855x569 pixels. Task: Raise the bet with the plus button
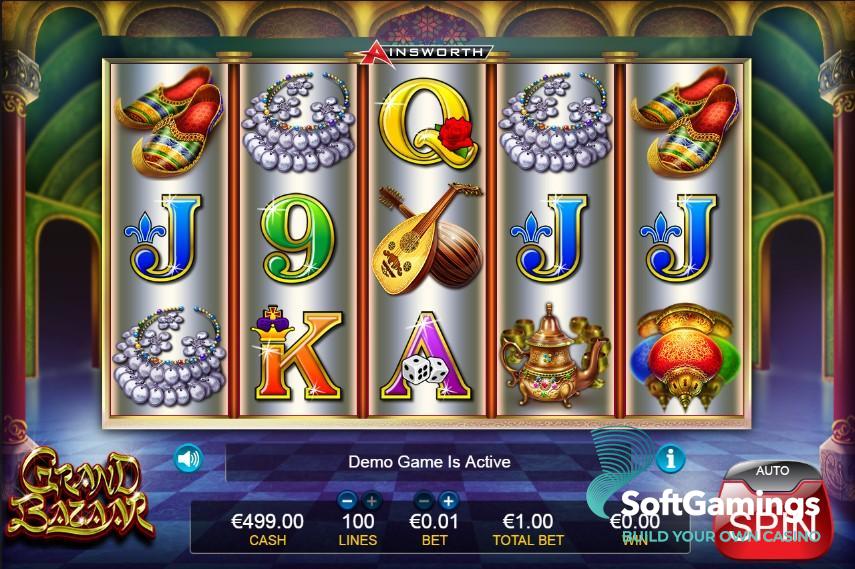448,501
